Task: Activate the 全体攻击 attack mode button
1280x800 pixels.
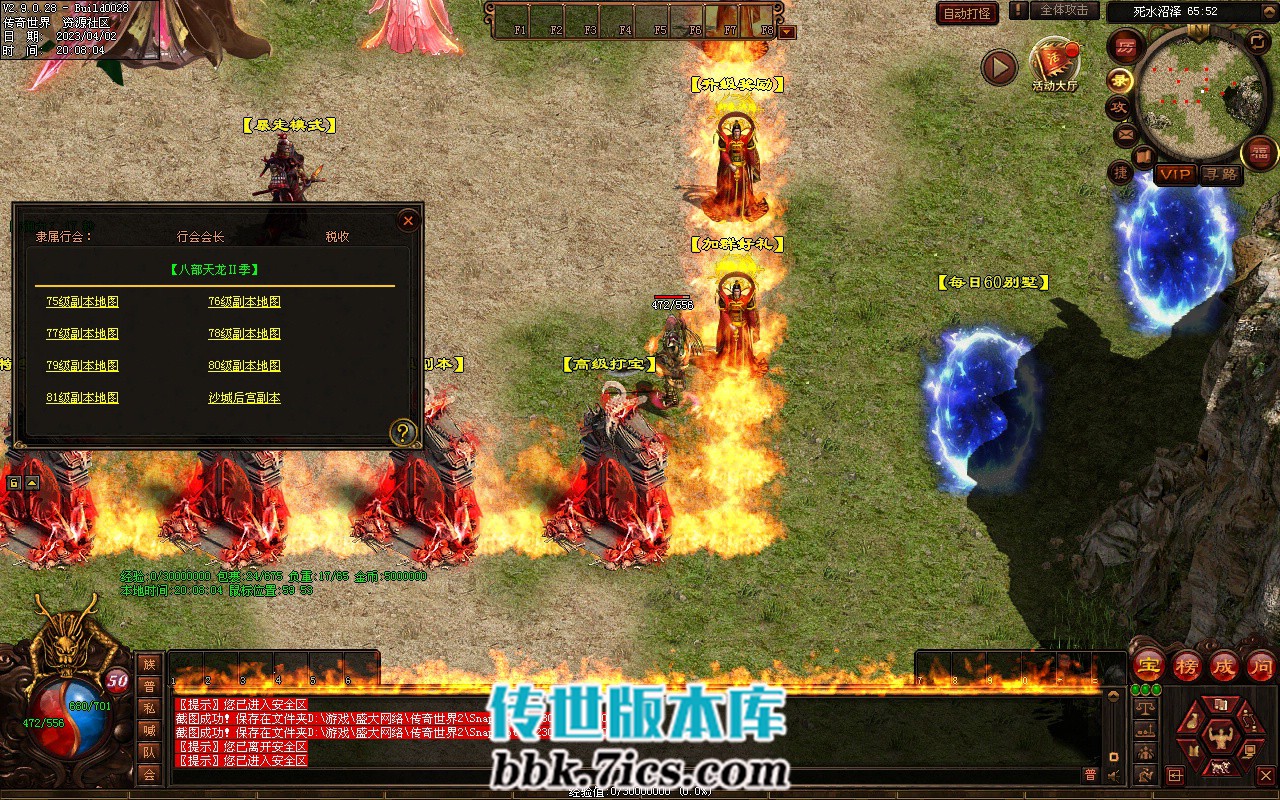Action: [1064, 10]
